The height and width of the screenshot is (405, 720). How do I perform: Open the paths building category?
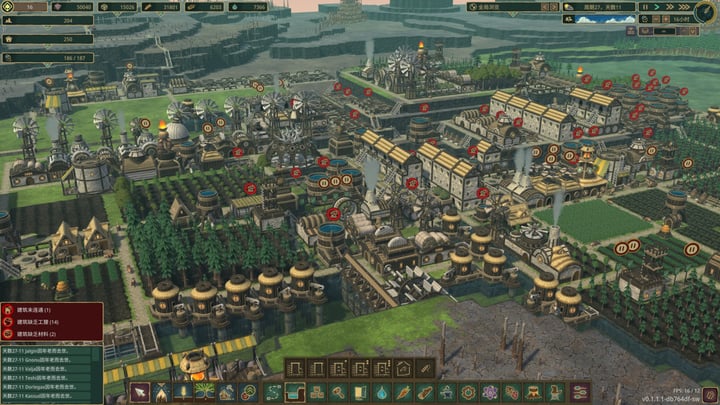pyautogui.click(x=271, y=392)
